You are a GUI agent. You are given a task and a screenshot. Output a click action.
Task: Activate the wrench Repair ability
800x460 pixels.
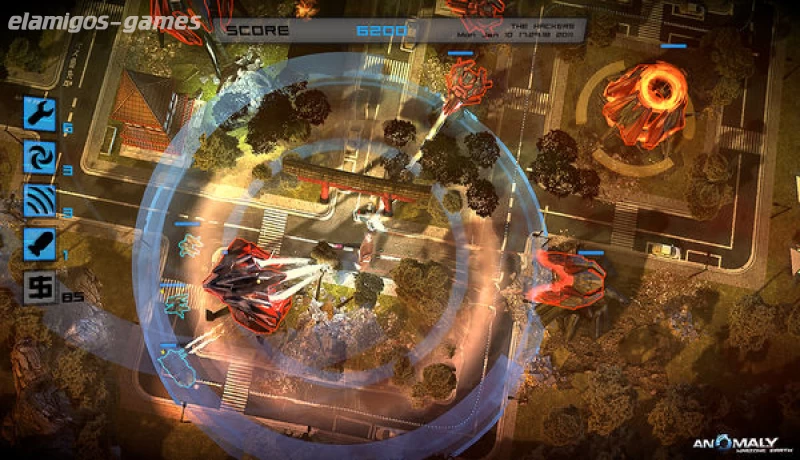click(x=40, y=112)
